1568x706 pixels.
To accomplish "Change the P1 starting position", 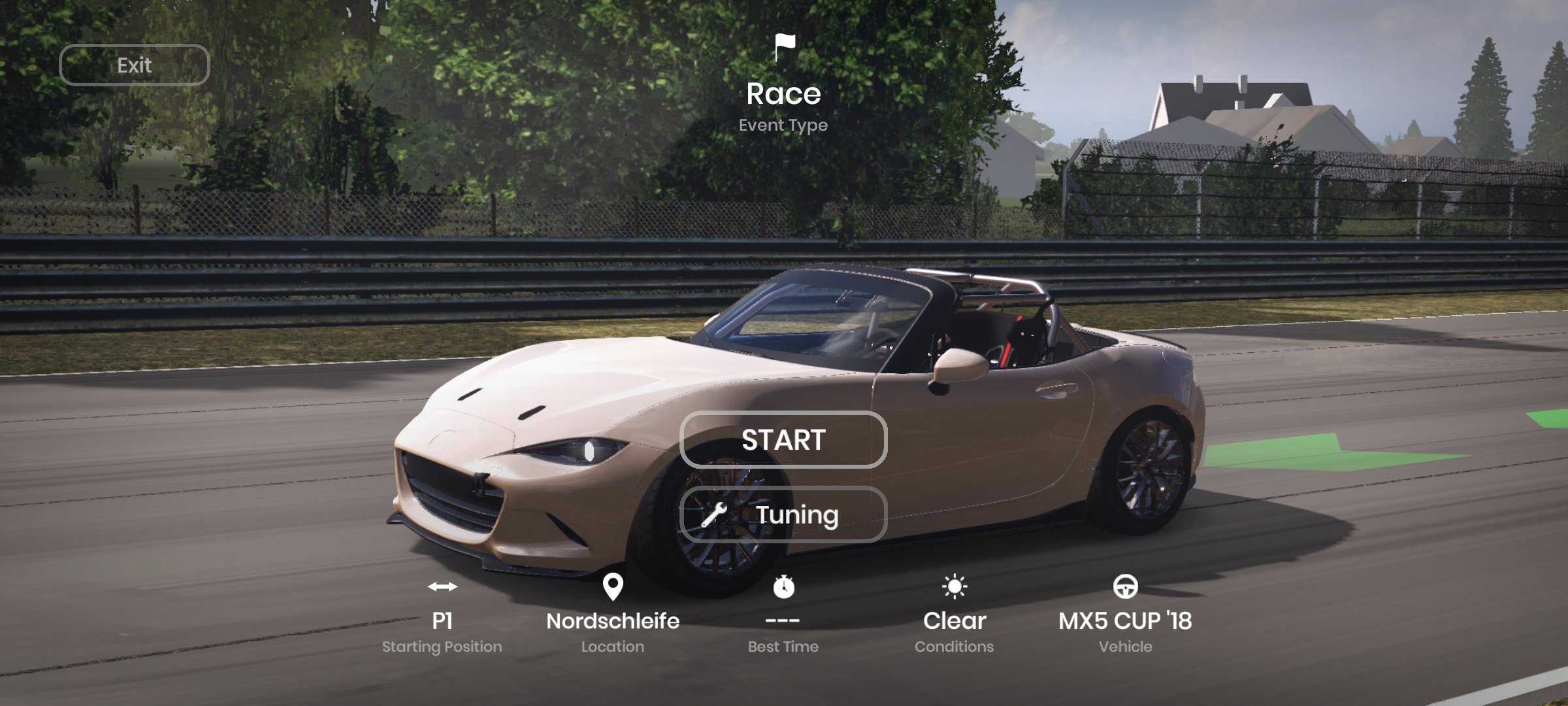I will pyautogui.click(x=442, y=620).
